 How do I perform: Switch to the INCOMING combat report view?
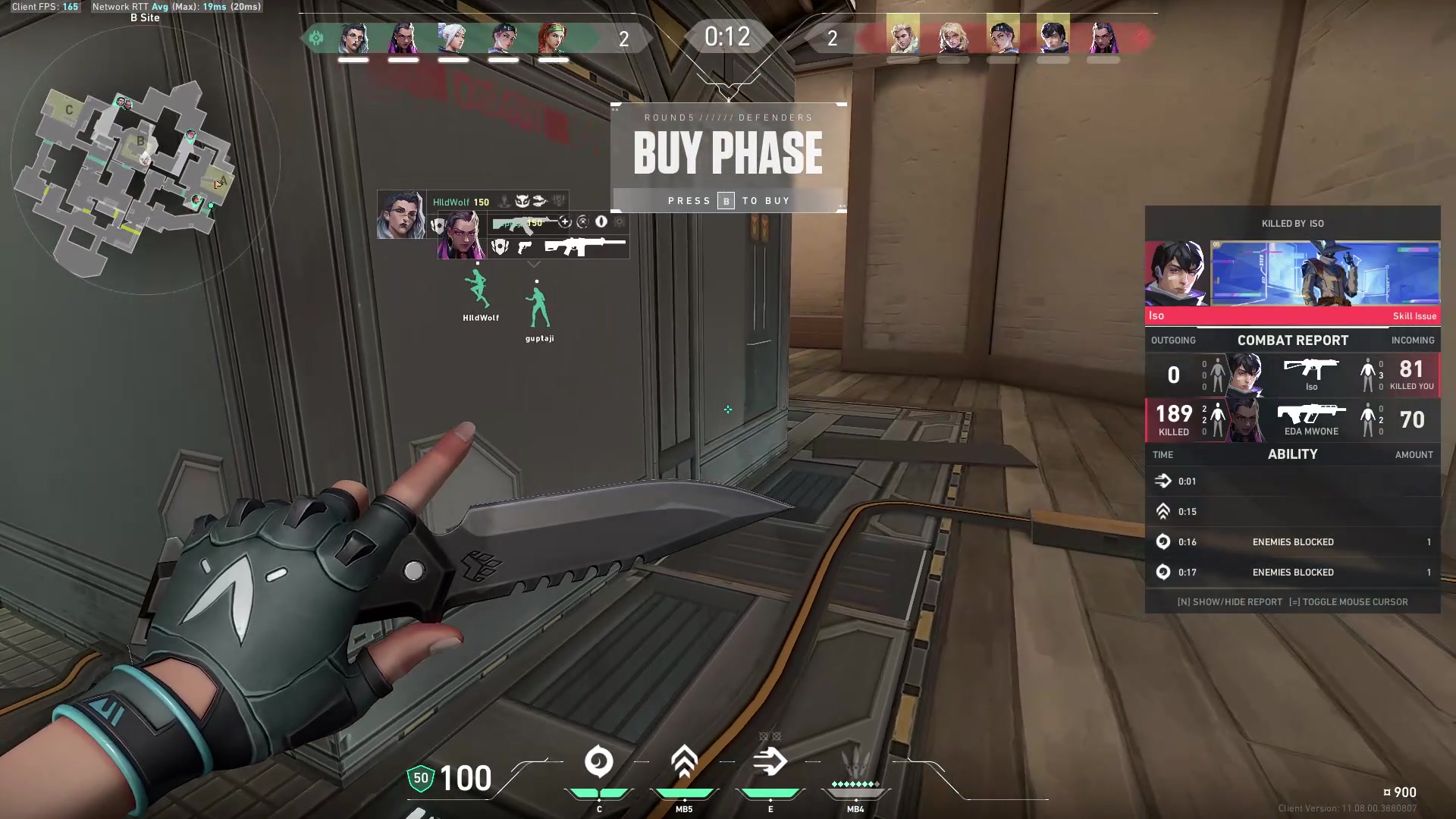click(1413, 340)
